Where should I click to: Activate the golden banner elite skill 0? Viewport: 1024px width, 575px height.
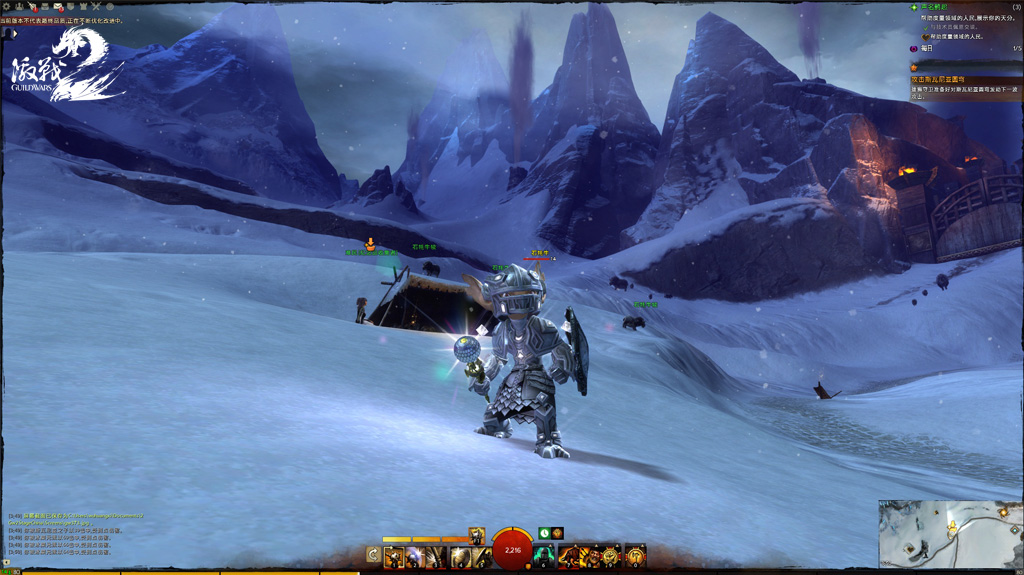tap(635, 555)
